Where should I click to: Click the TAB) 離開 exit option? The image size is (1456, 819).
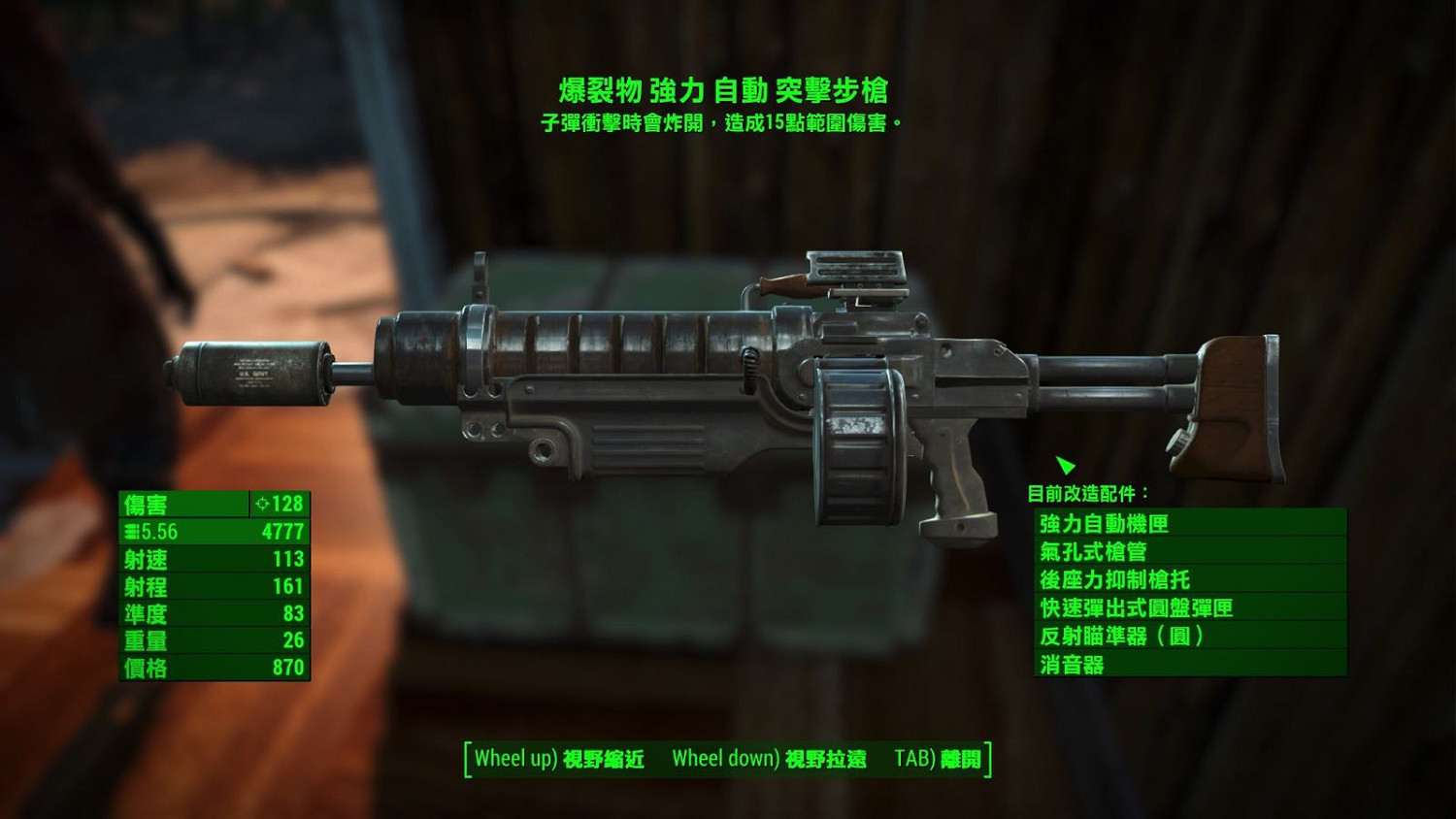click(x=937, y=758)
